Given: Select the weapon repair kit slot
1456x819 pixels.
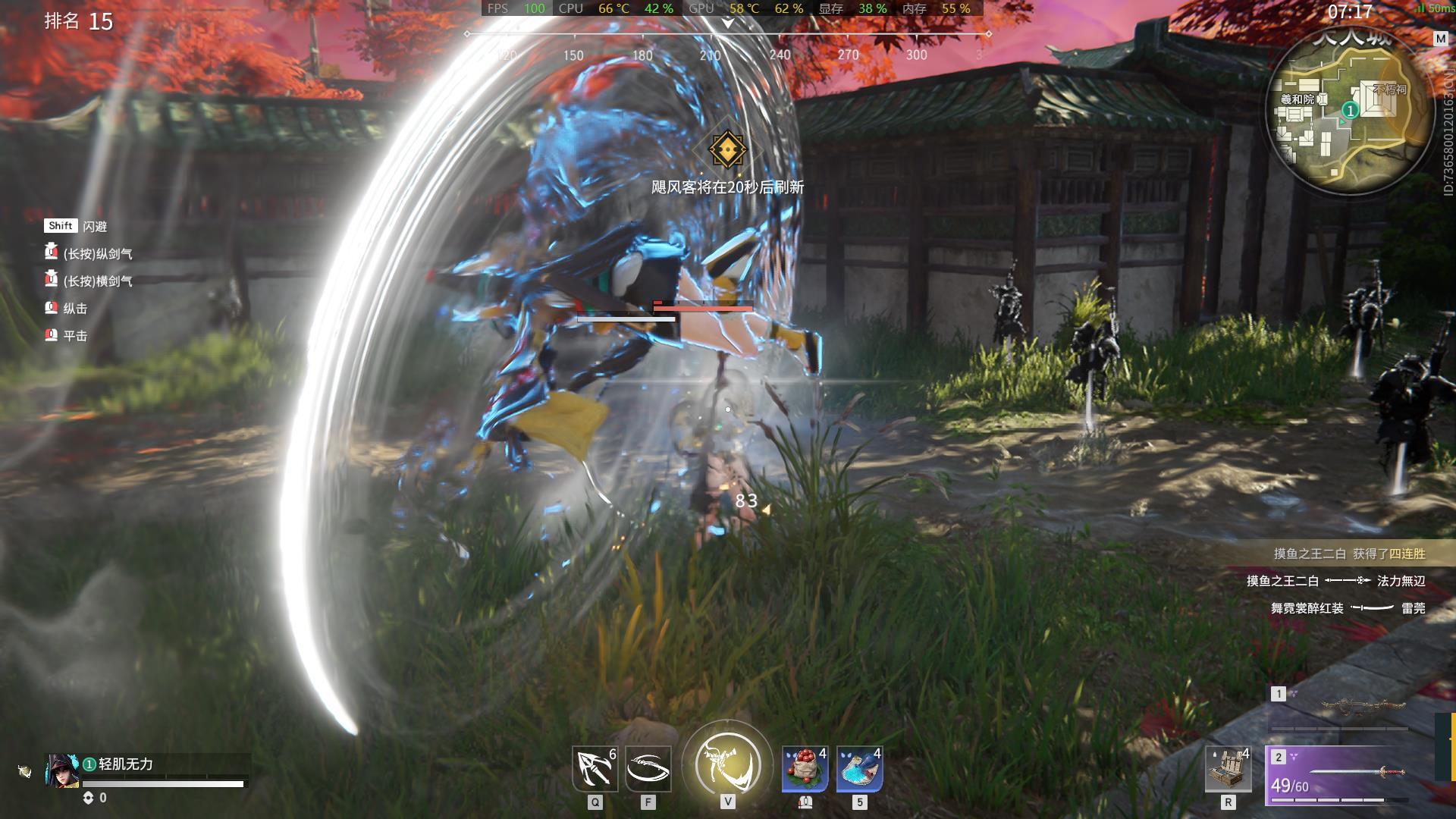Looking at the screenshot, I should 1228,769.
